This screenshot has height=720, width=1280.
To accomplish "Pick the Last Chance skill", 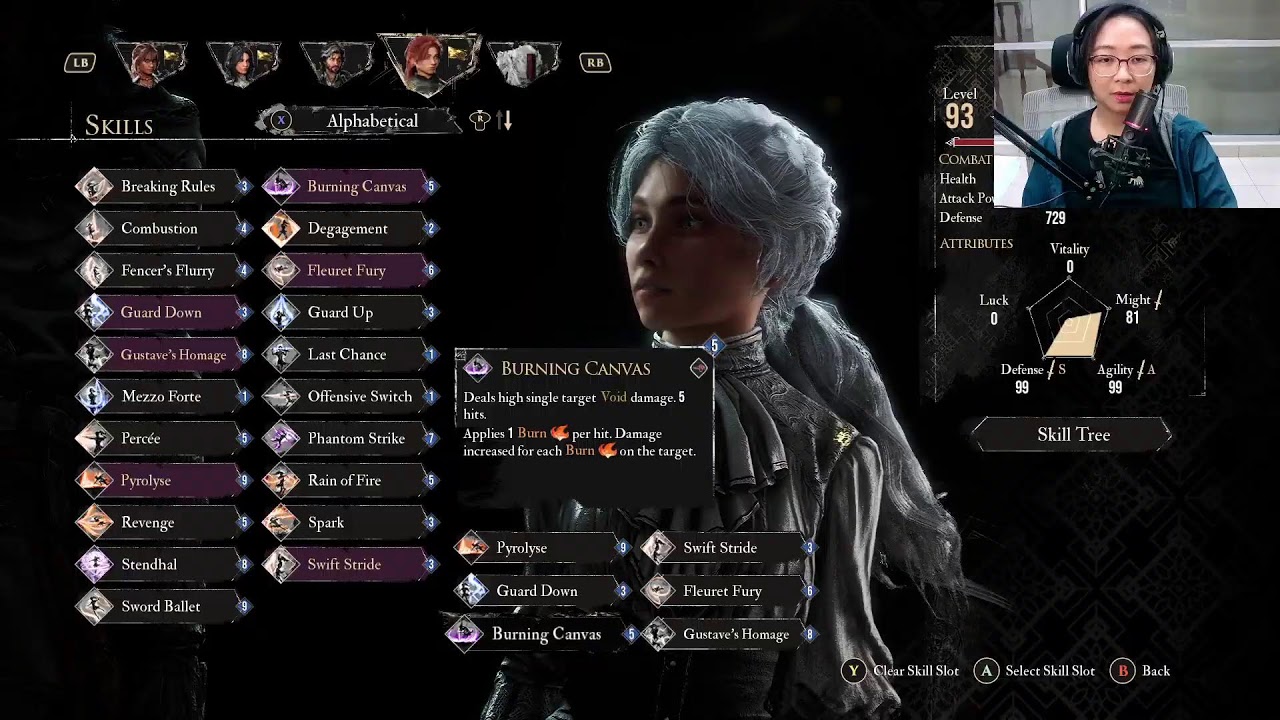I will point(346,354).
